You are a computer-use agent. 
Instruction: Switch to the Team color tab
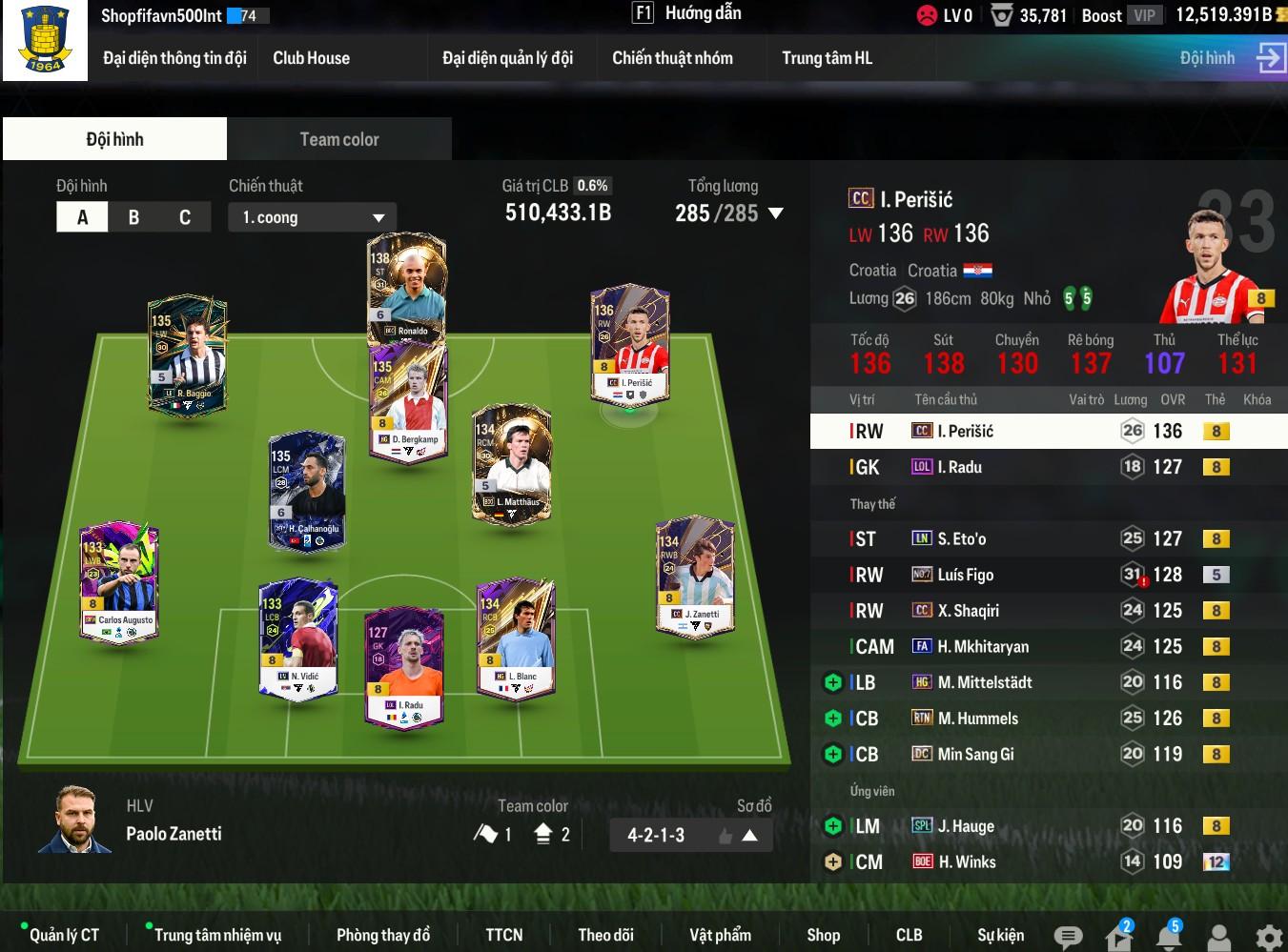[x=338, y=139]
